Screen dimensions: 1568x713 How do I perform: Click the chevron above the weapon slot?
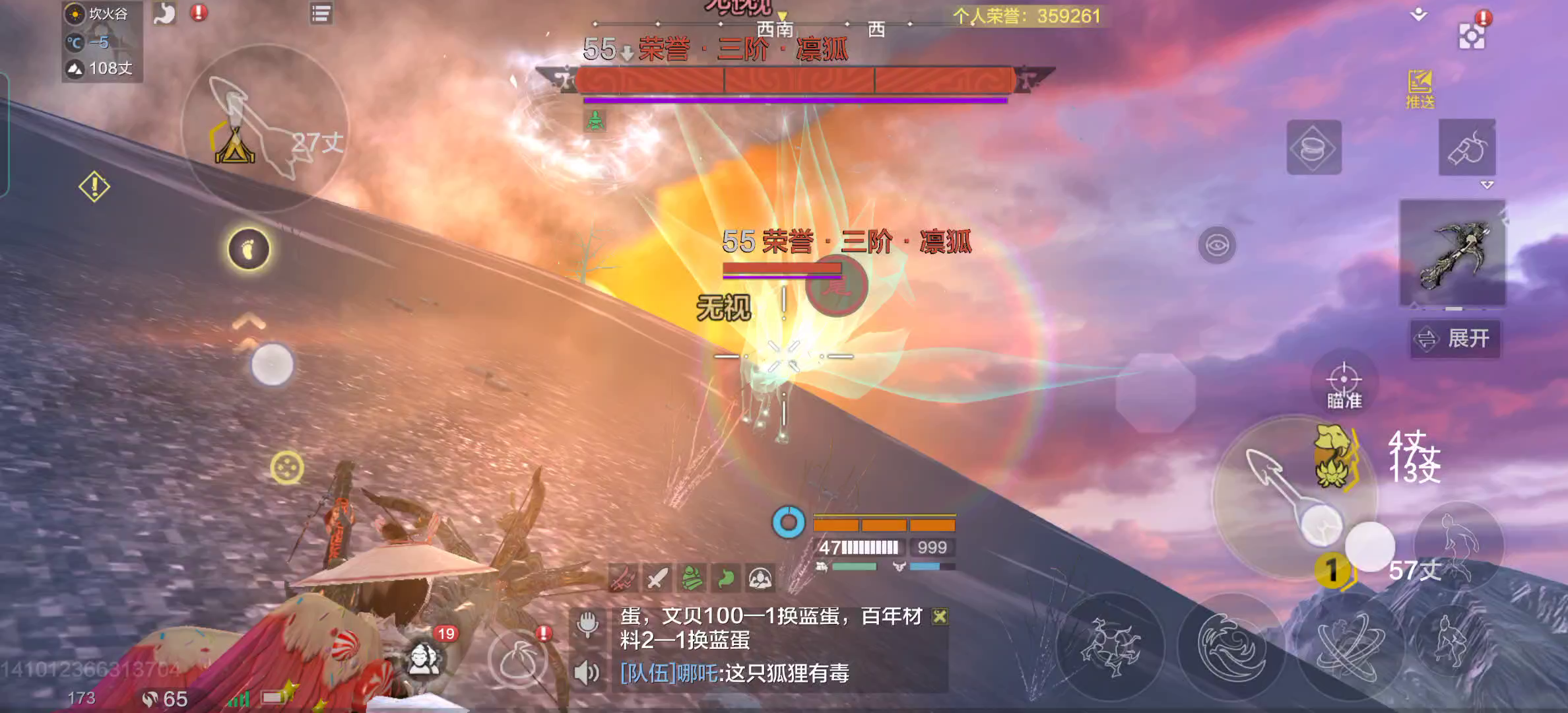pos(1487,185)
